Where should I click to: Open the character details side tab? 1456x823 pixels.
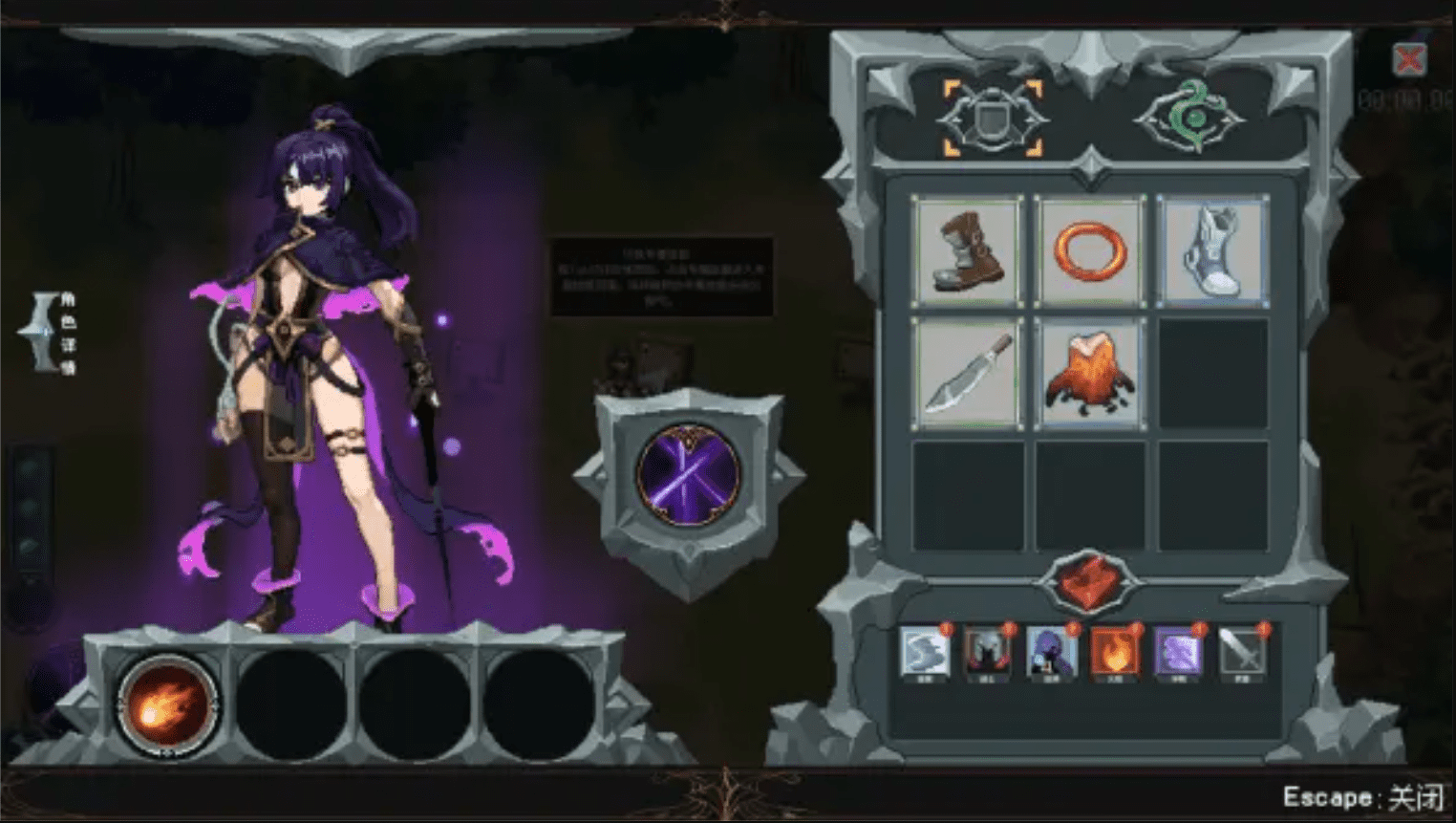53,332
